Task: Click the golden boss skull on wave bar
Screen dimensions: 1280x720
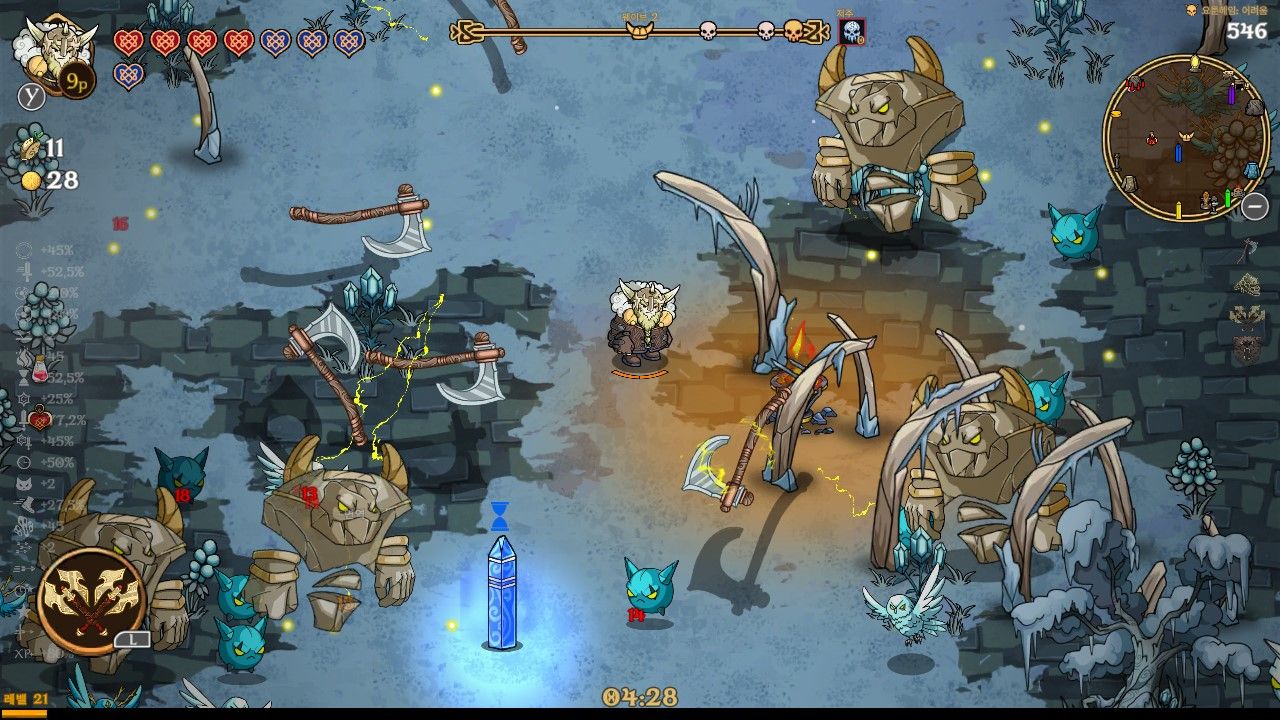Action: tap(793, 31)
